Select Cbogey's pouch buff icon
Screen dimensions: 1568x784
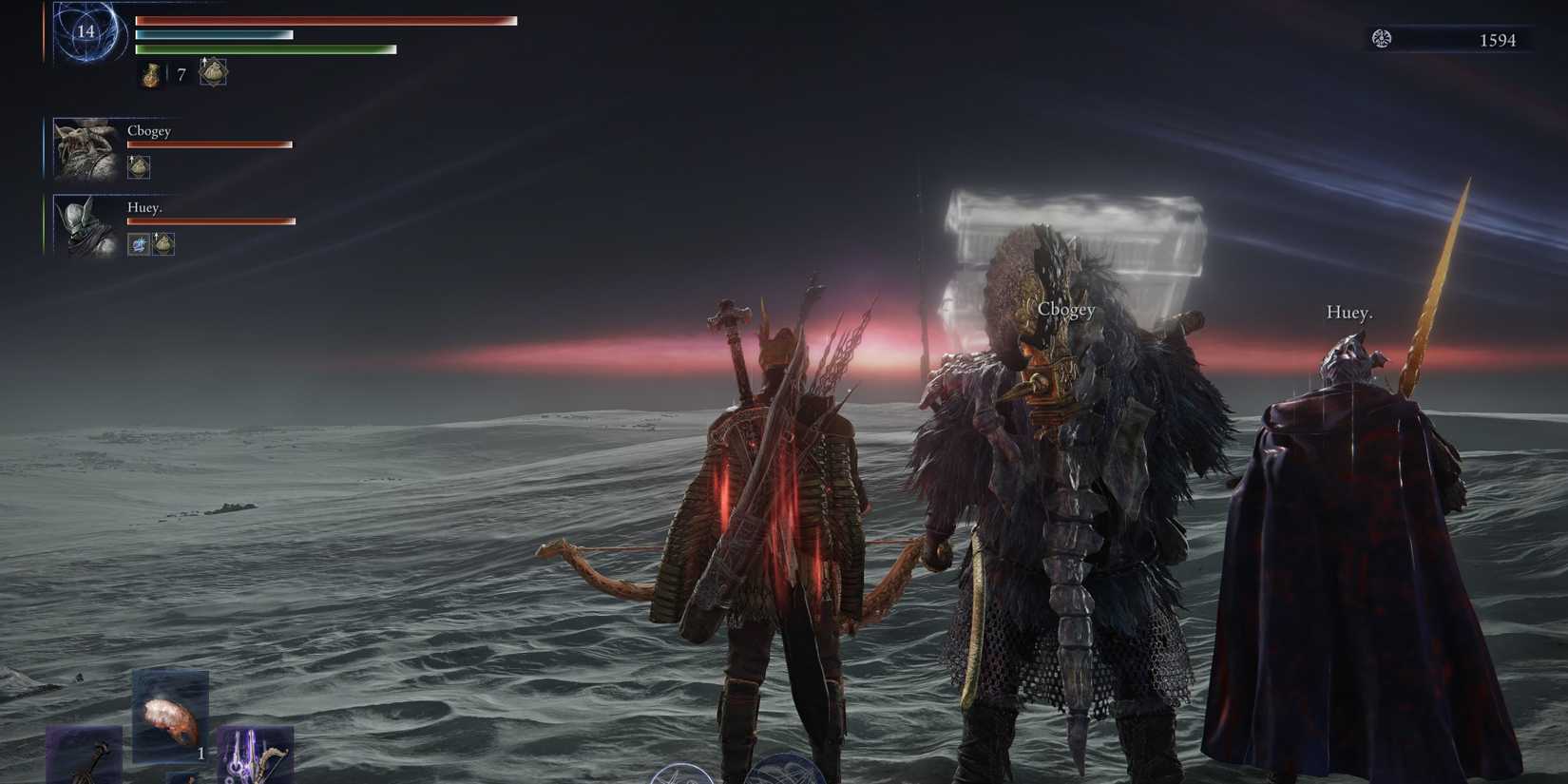(x=139, y=167)
